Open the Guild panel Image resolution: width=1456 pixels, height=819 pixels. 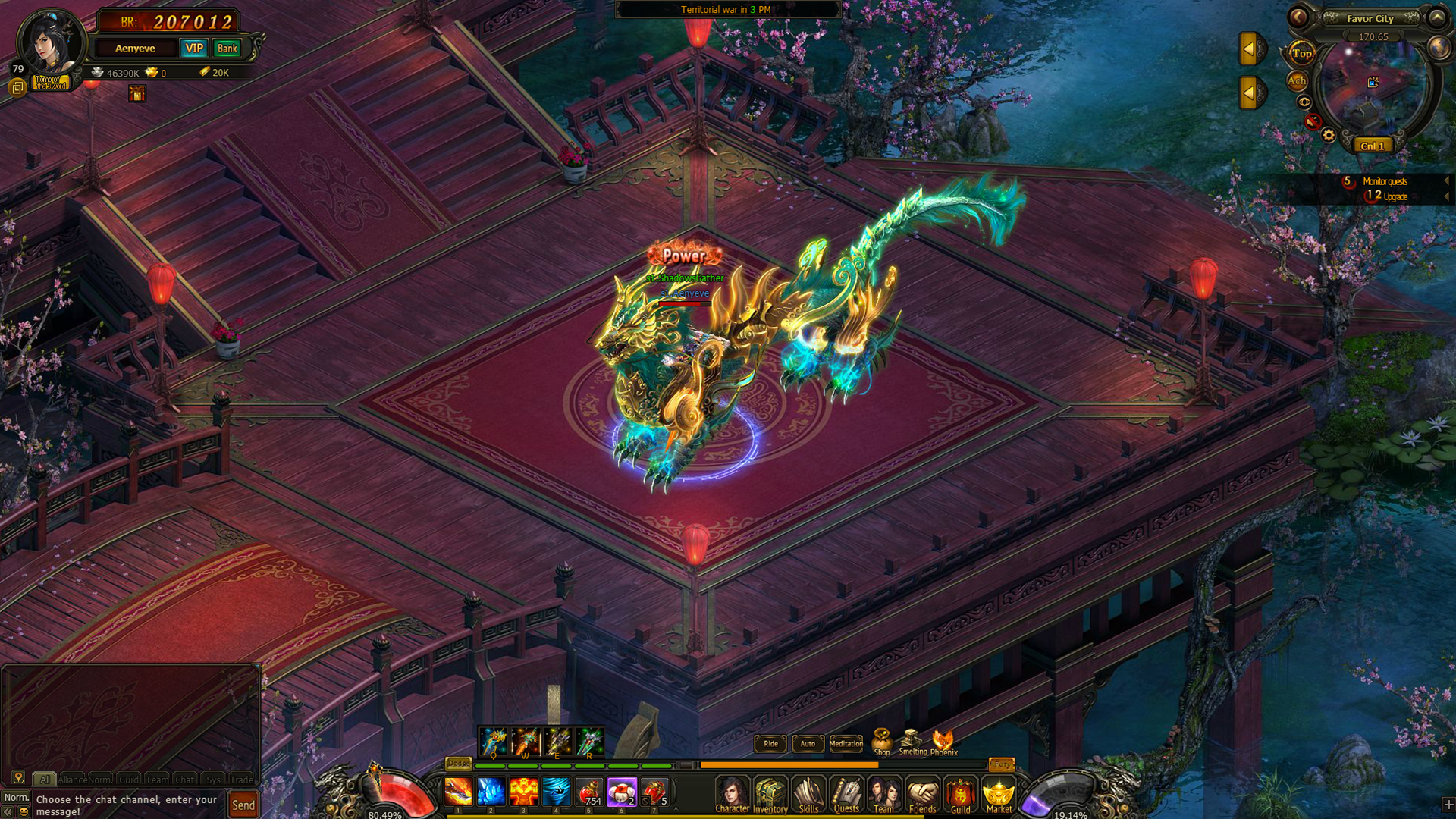961,795
